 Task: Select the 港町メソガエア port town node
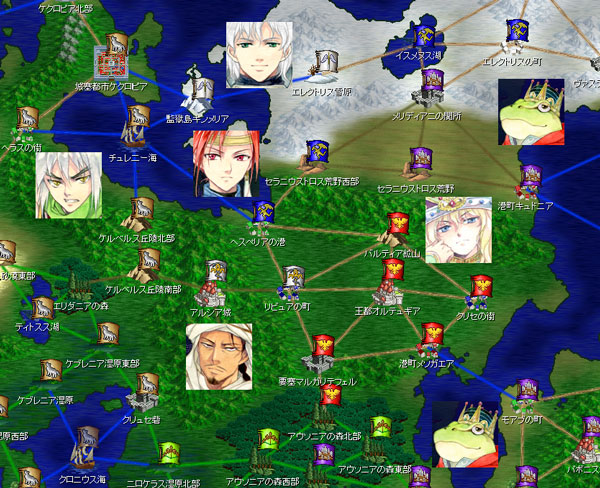(431, 340)
